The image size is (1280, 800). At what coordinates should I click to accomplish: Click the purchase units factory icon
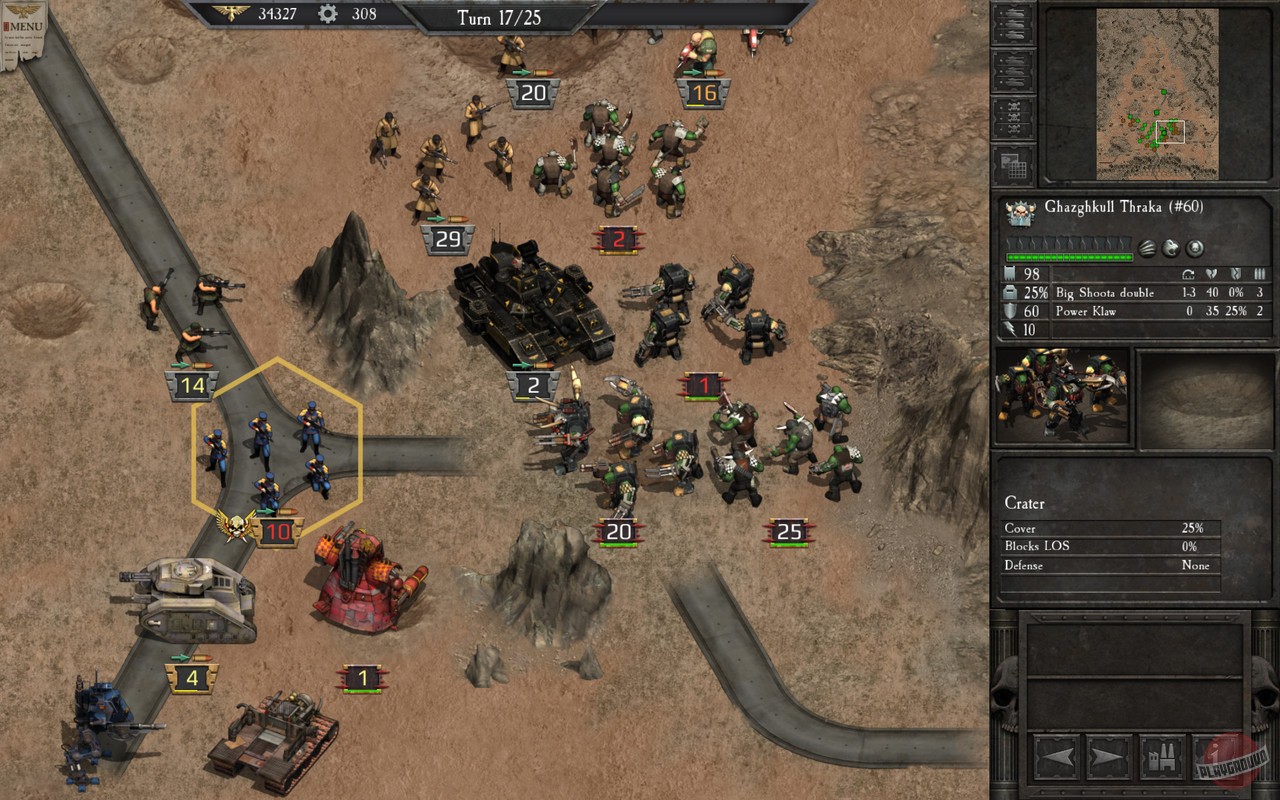[1160, 756]
